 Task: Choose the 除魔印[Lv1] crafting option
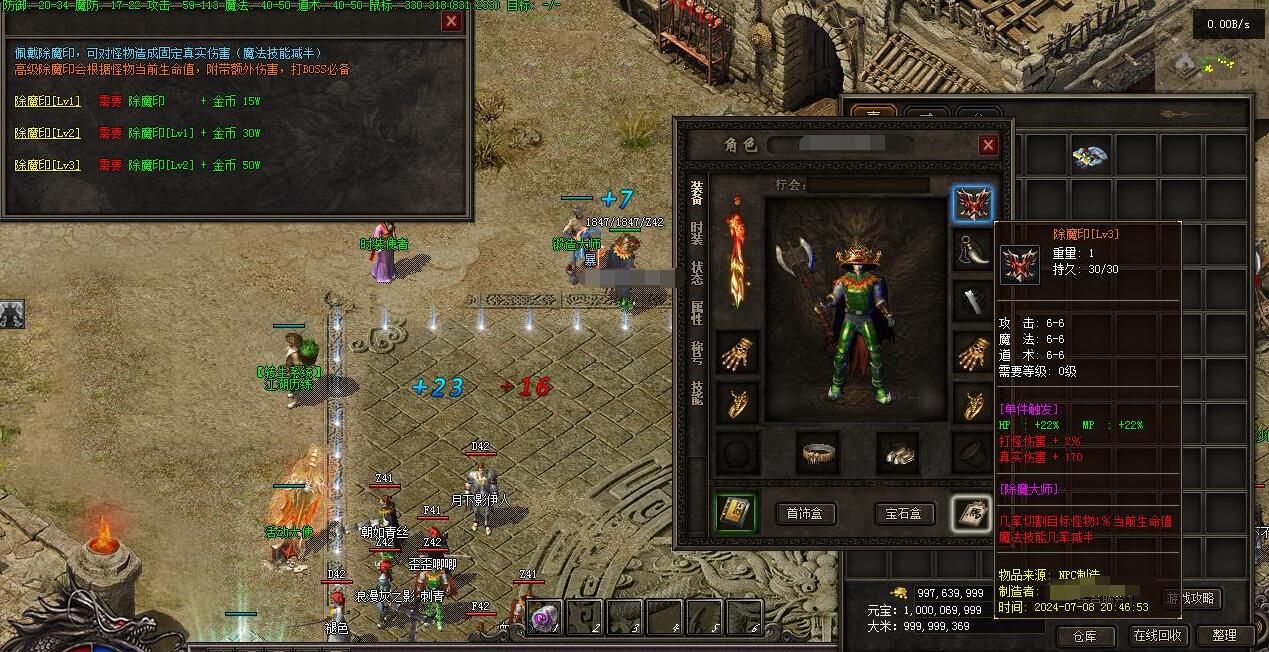(47, 101)
